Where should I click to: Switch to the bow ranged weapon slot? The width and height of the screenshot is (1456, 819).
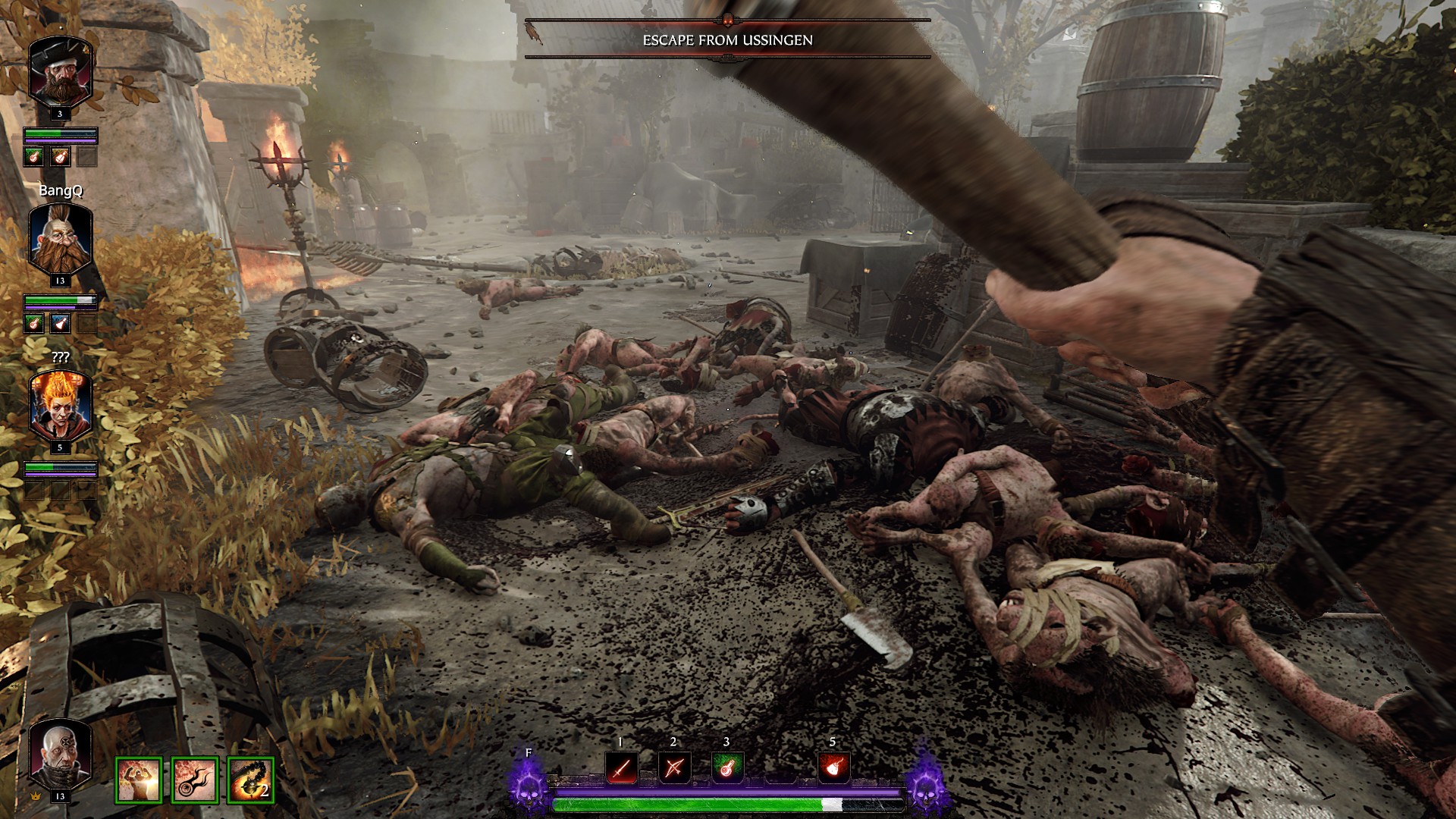673,769
